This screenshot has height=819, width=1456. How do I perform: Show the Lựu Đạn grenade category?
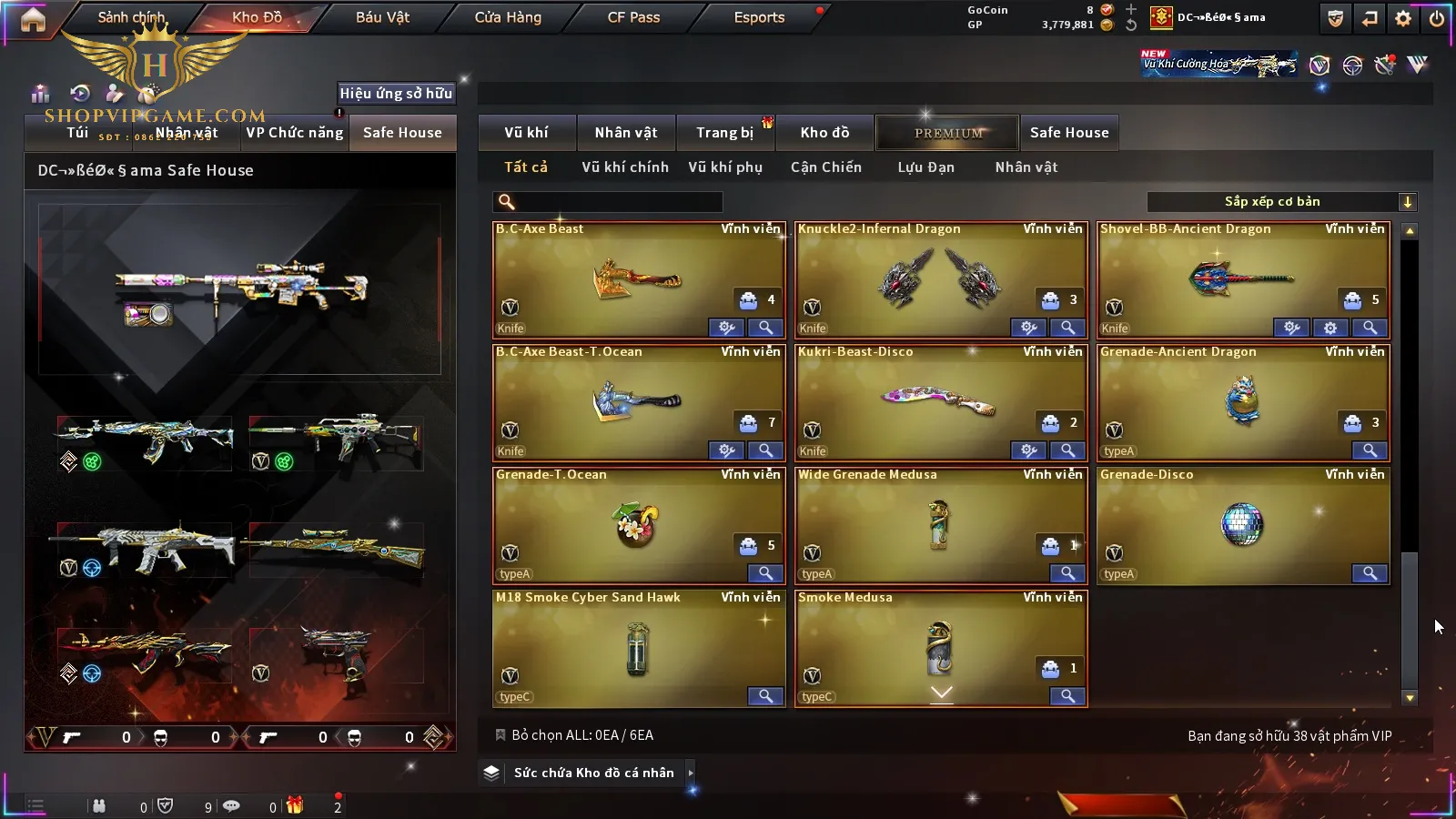pyautogui.click(x=925, y=167)
